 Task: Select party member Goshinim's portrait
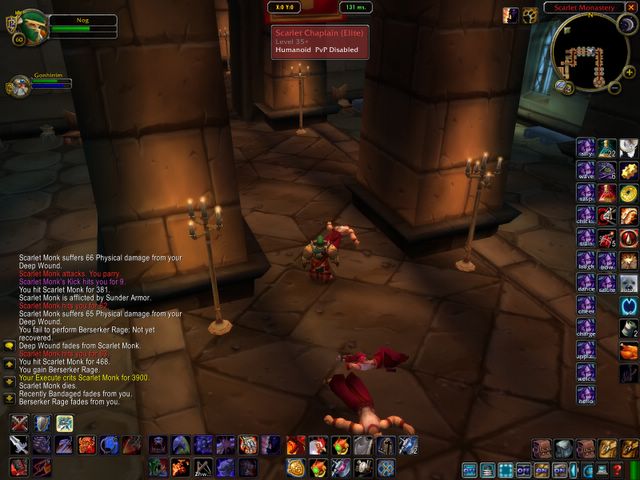[18, 87]
